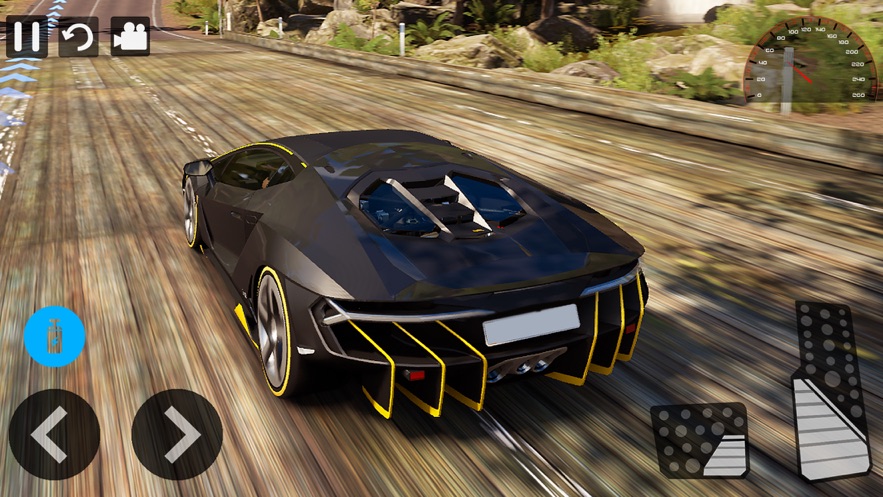This screenshot has width=883, height=497.
Task: Tap the wide brake pedal
Action: pos(700,440)
